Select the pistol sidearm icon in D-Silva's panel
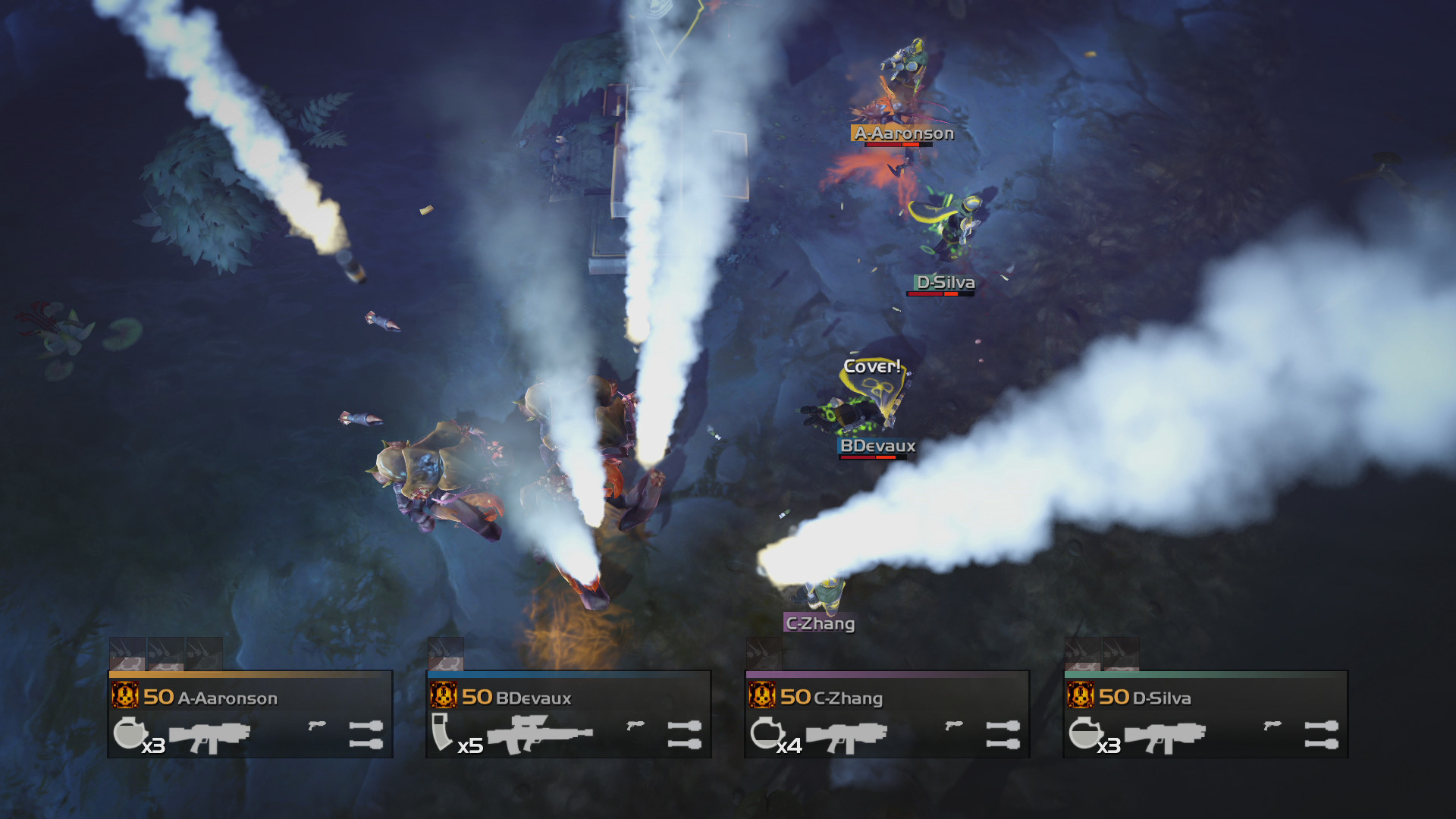1456x819 pixels. [1274, 726]
